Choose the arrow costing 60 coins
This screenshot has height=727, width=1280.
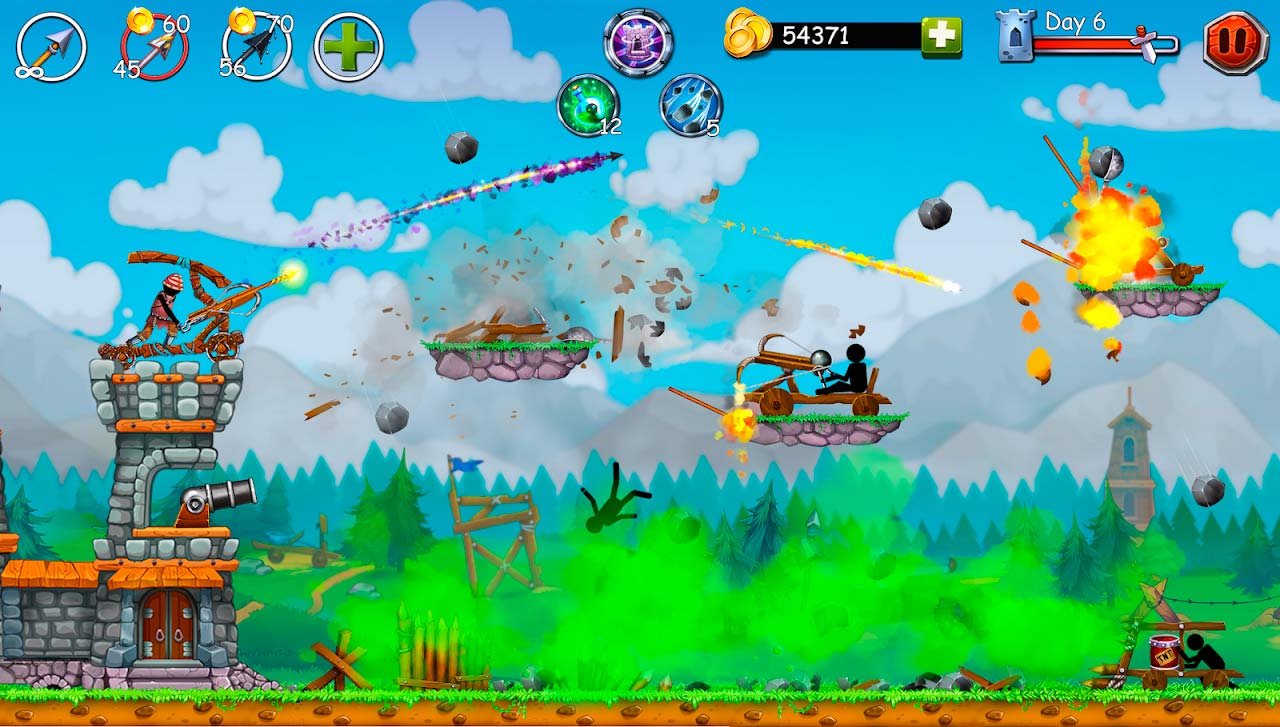154,47
